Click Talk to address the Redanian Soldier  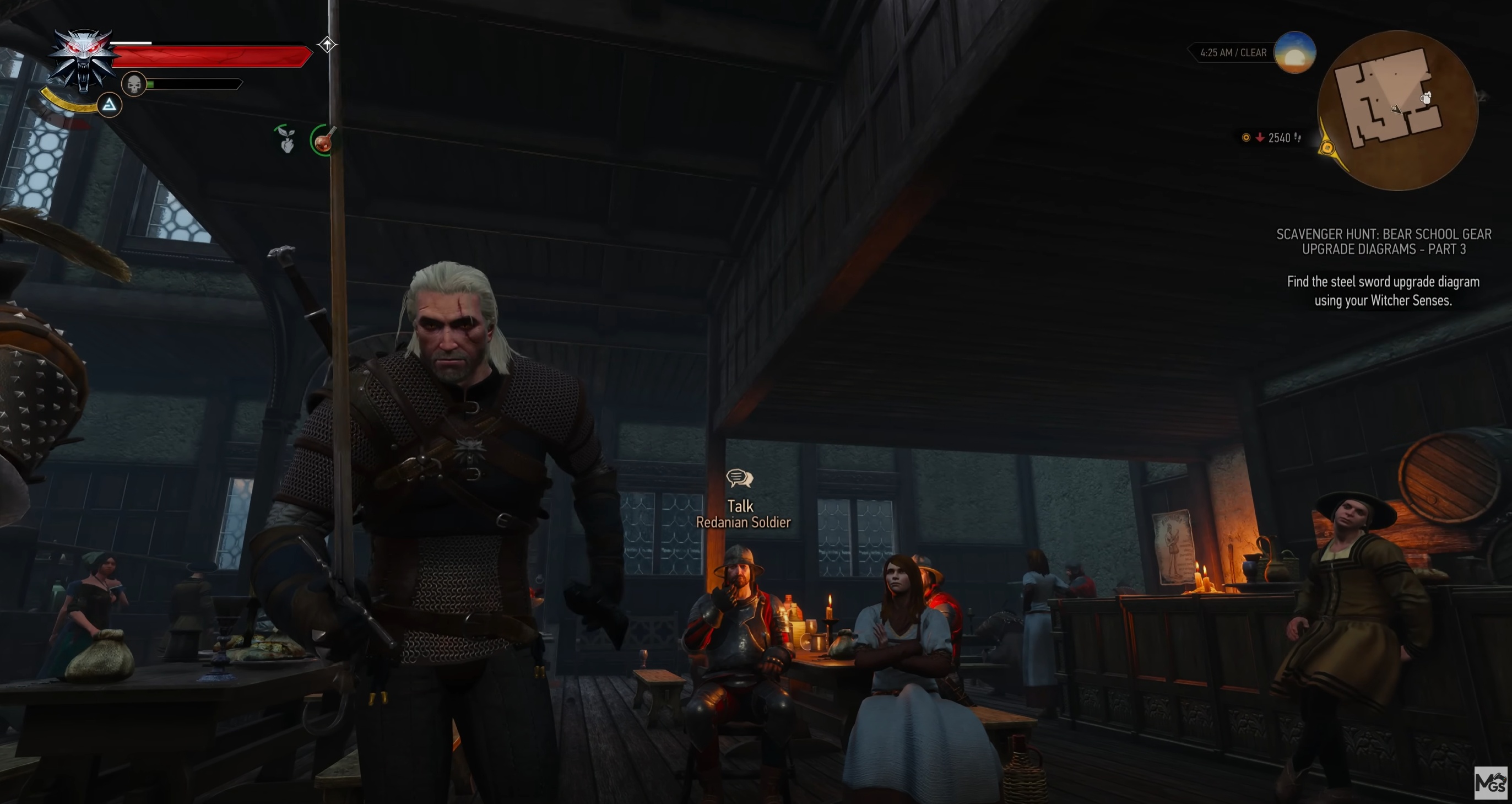741,505
